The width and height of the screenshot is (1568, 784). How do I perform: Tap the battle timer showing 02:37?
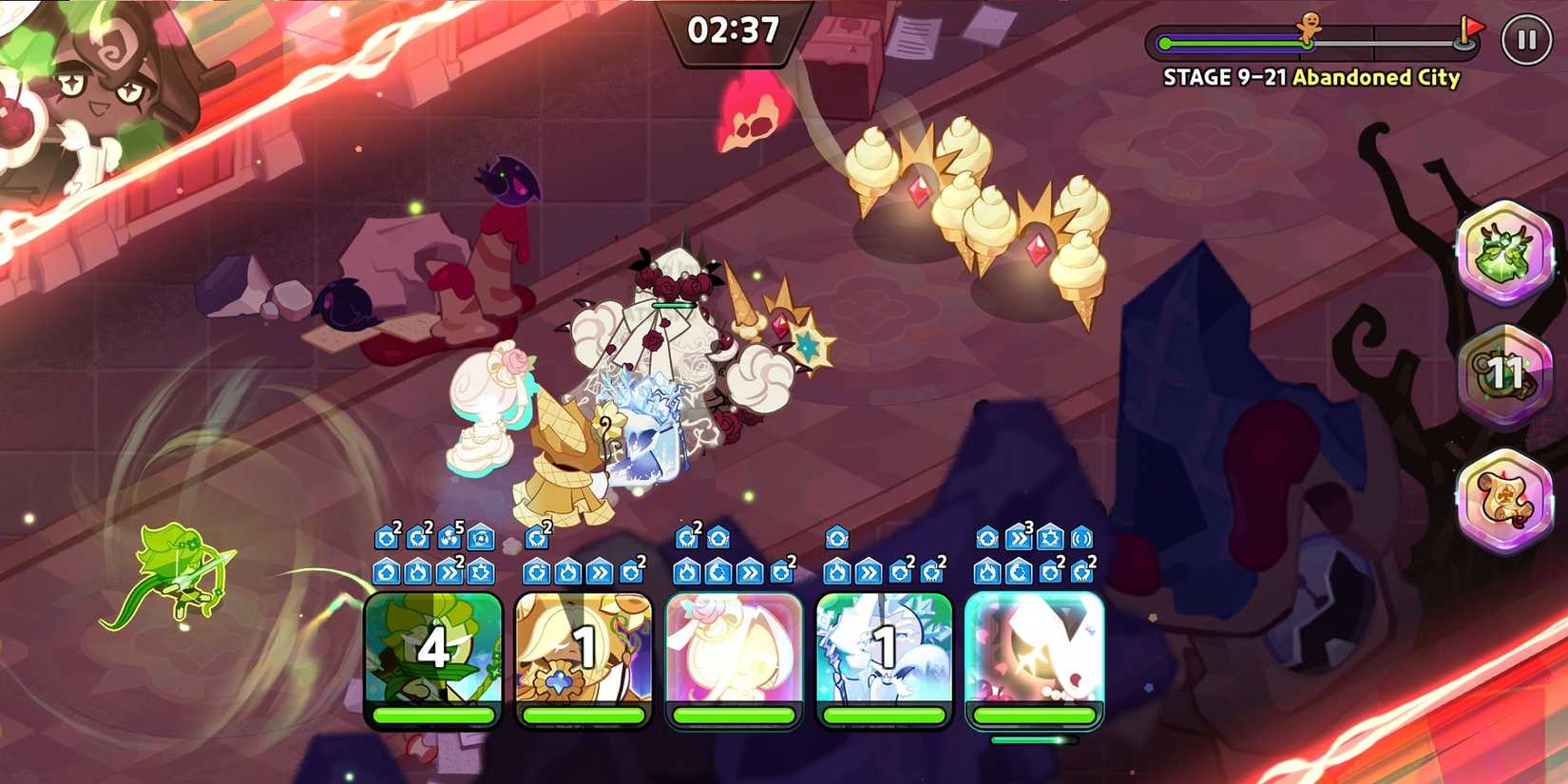pos(732,31)
